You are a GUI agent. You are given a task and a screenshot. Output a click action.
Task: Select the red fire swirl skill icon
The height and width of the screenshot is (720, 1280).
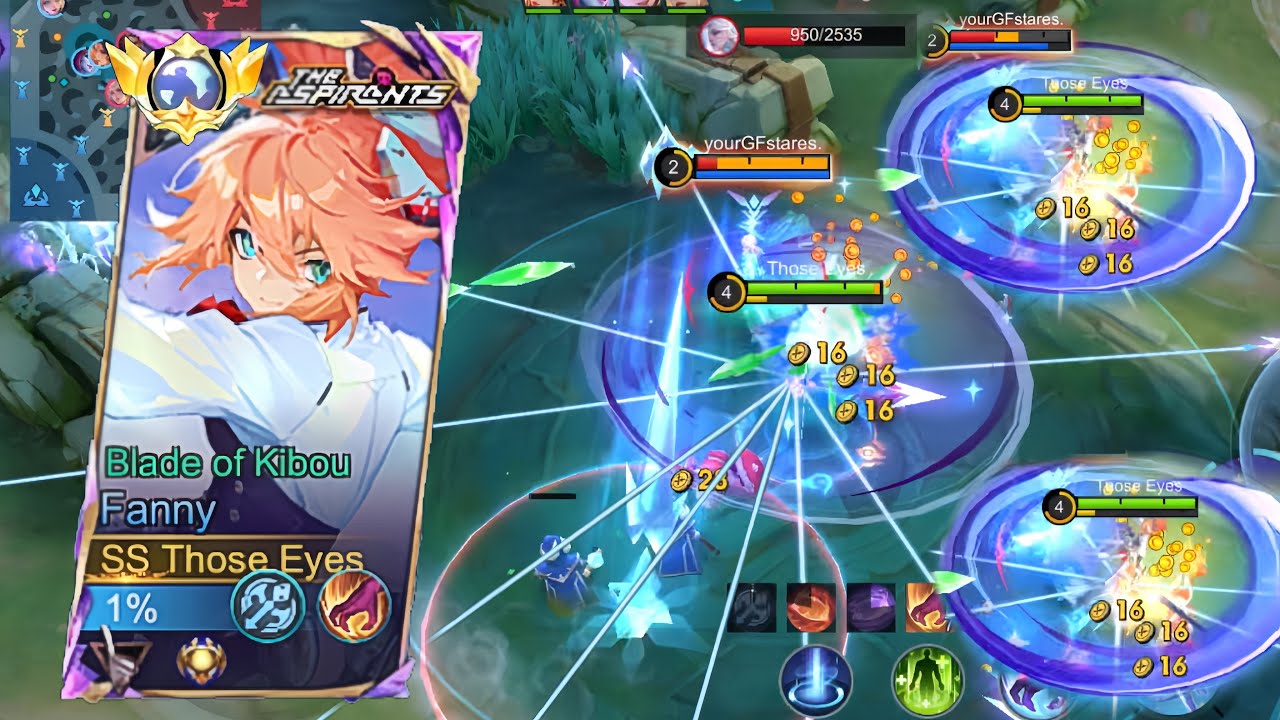click(x=810, y=607)
